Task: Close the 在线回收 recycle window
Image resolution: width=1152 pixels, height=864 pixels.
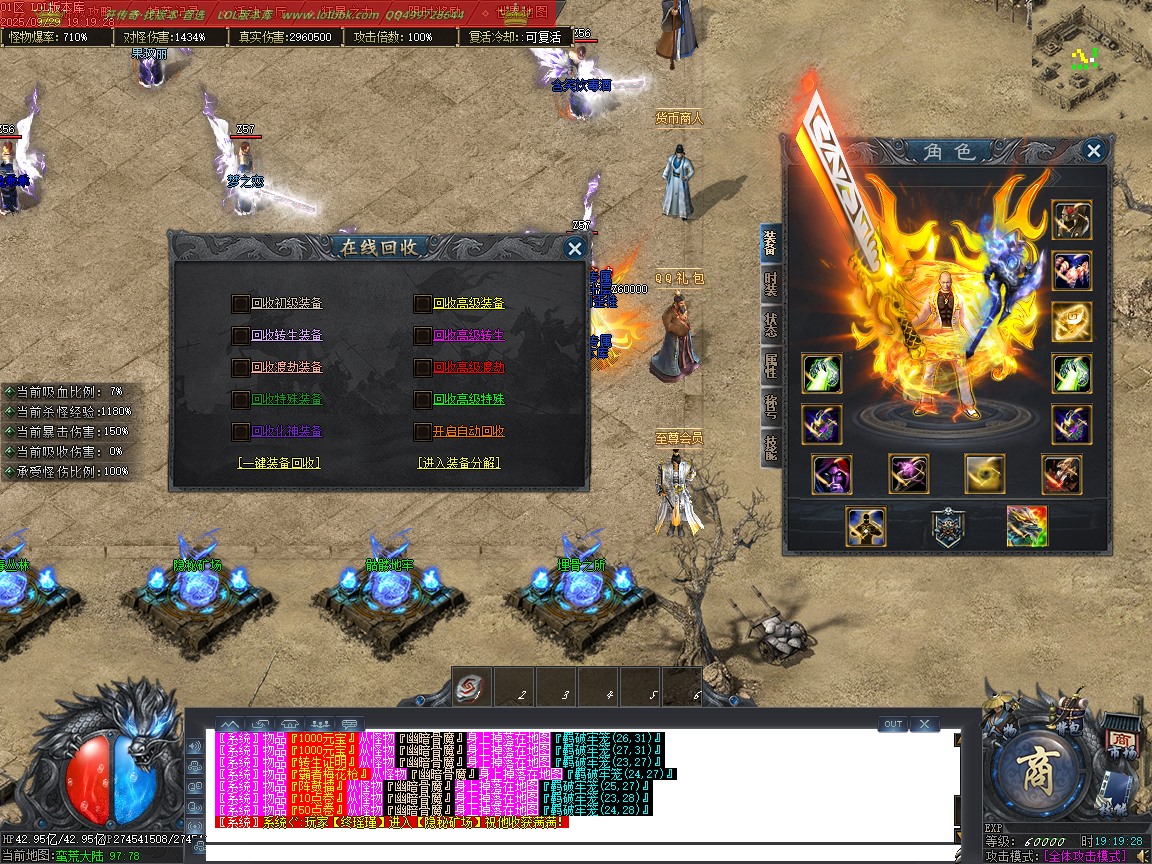Action: (574, 249)
